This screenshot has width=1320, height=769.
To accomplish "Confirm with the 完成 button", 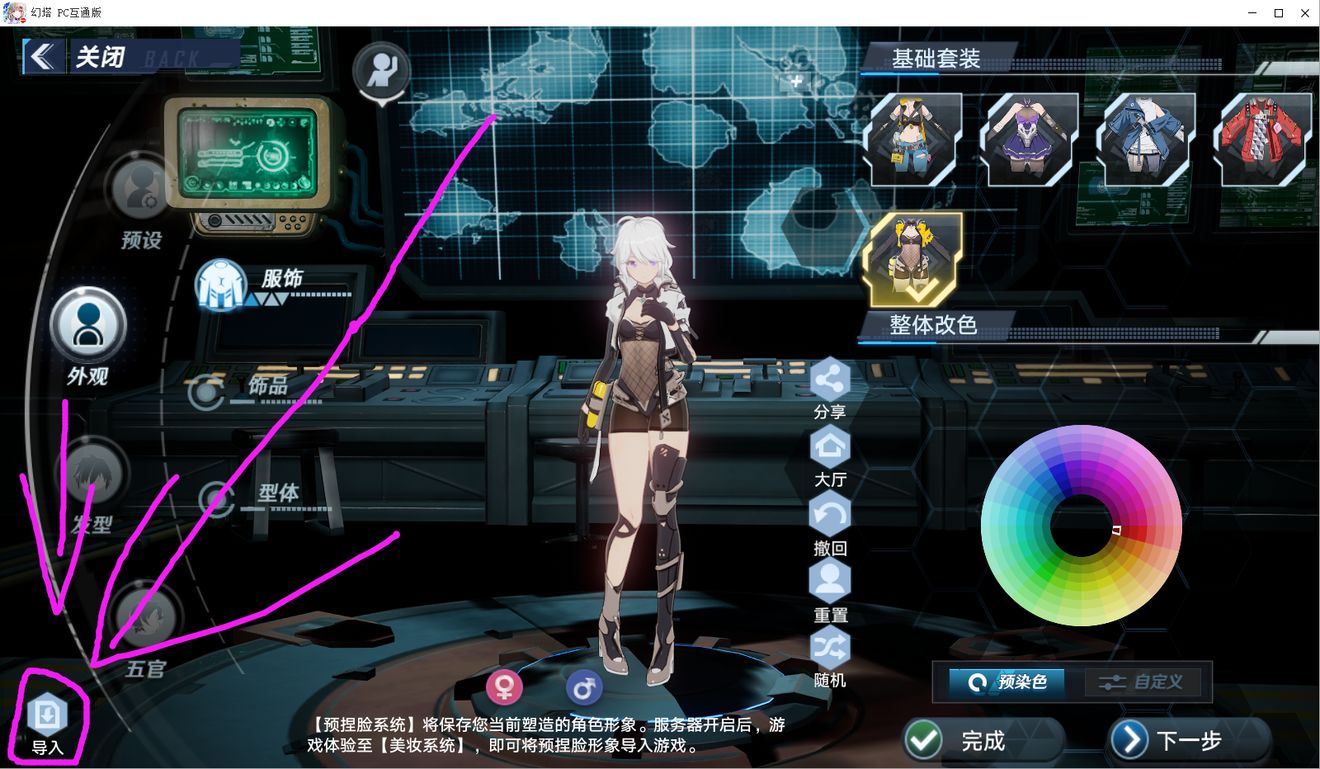I will 960,740.
